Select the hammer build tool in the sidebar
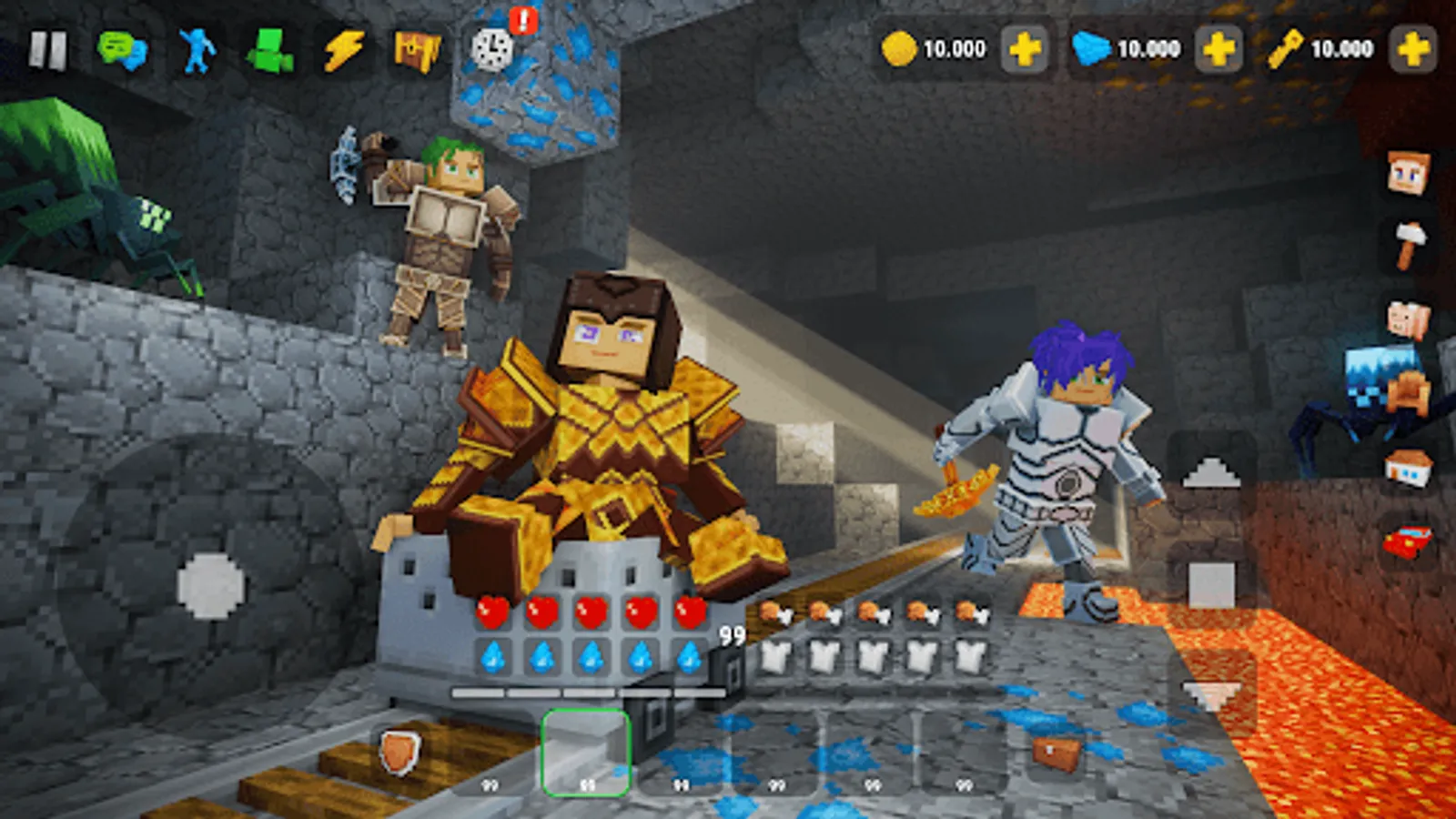This screenshot has height=819, width=1456. [1410, 242]
